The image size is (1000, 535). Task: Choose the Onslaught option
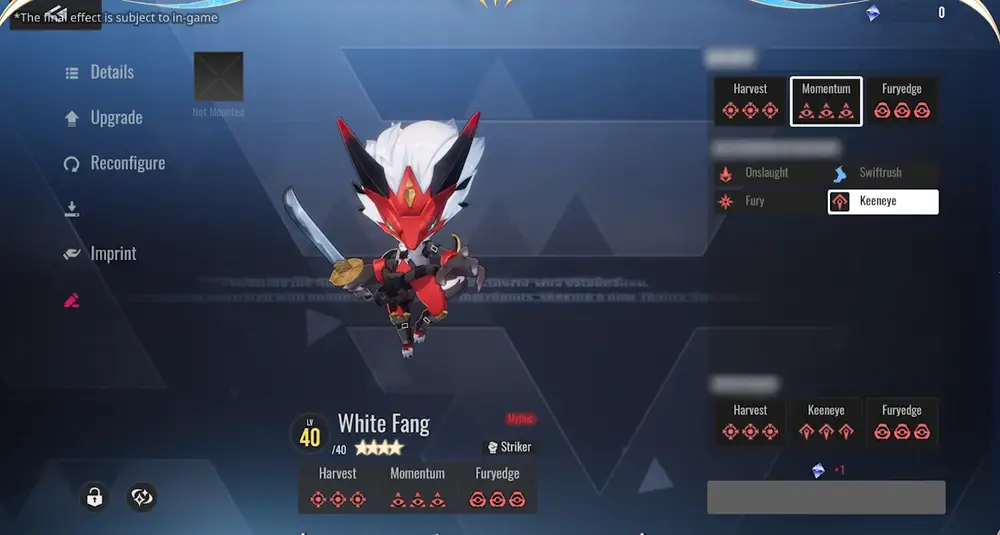(767, 173)
